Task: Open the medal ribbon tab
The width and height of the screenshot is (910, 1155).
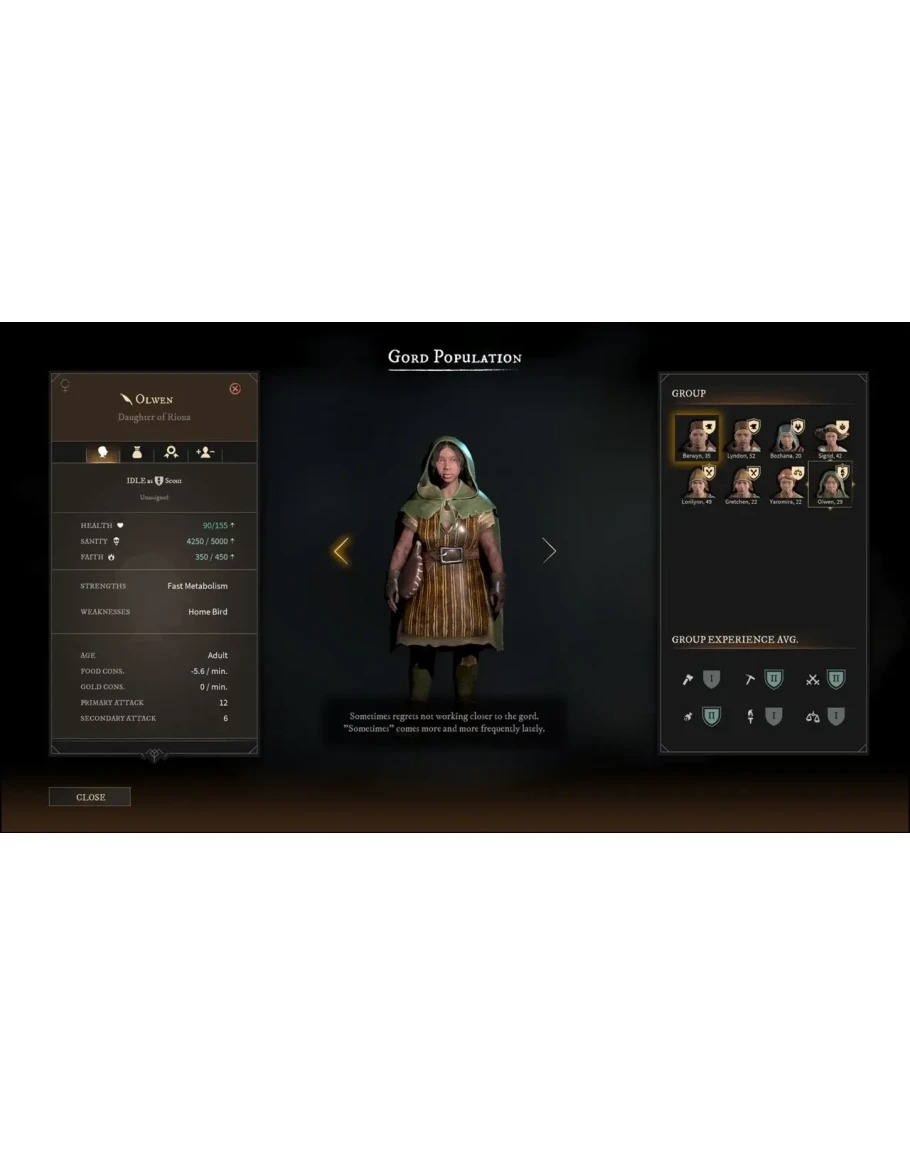Action: pos(172,453)
